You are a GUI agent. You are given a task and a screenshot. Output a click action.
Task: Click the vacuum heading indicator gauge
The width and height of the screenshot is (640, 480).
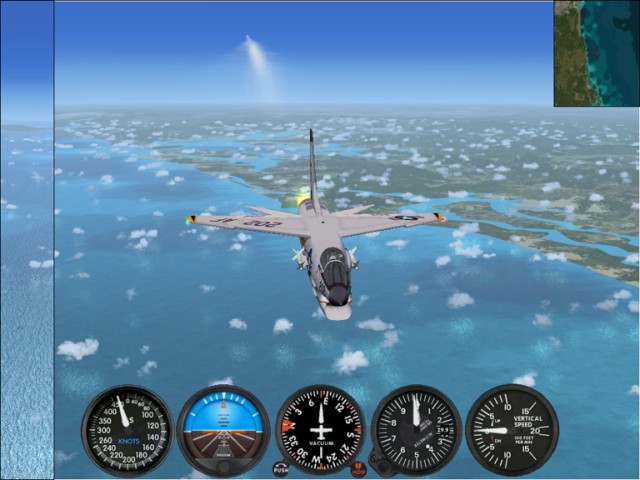point(320,430)
